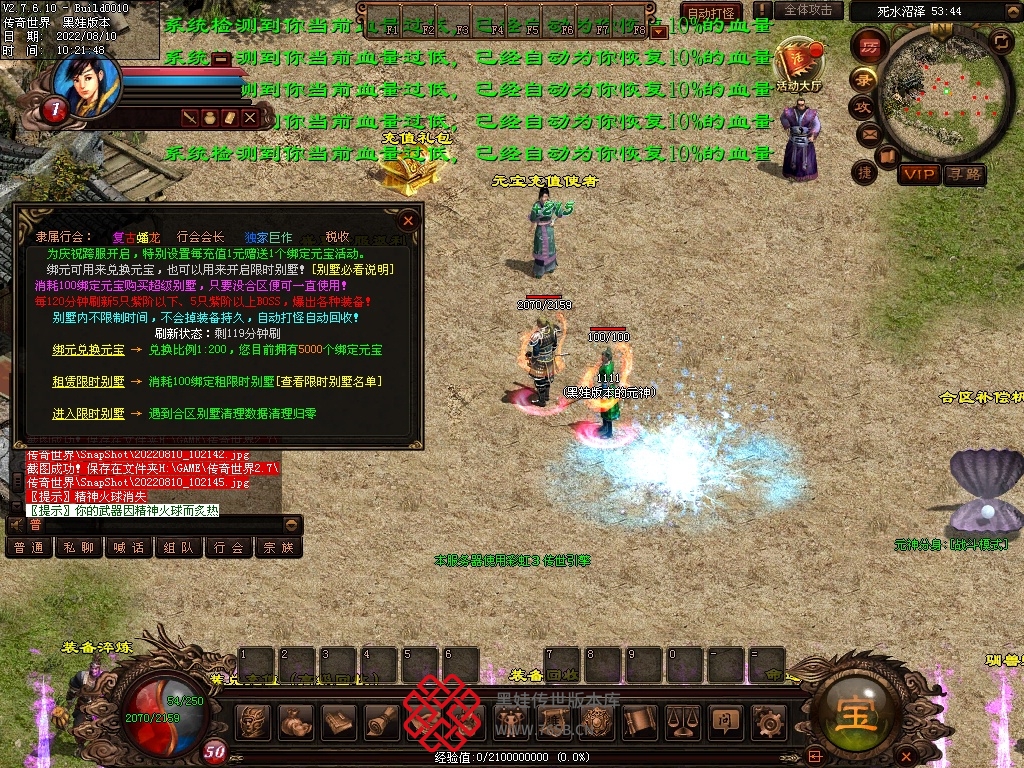Click the balance scales icon in bottom bar
The height and width of the screenshot is (768, 1024).
click(x=682, y=720)
